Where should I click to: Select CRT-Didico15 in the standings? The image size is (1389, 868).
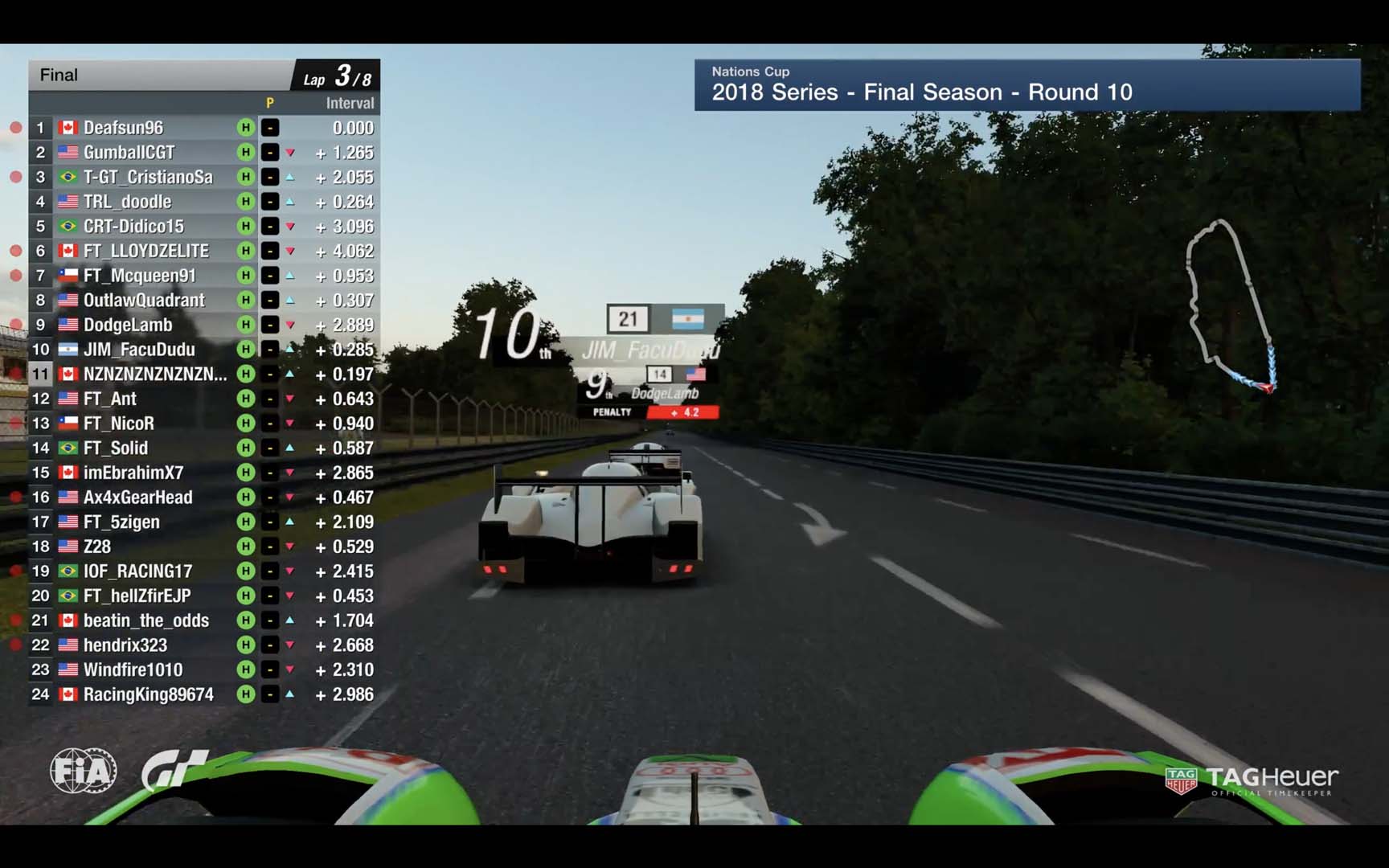[133, 227]
